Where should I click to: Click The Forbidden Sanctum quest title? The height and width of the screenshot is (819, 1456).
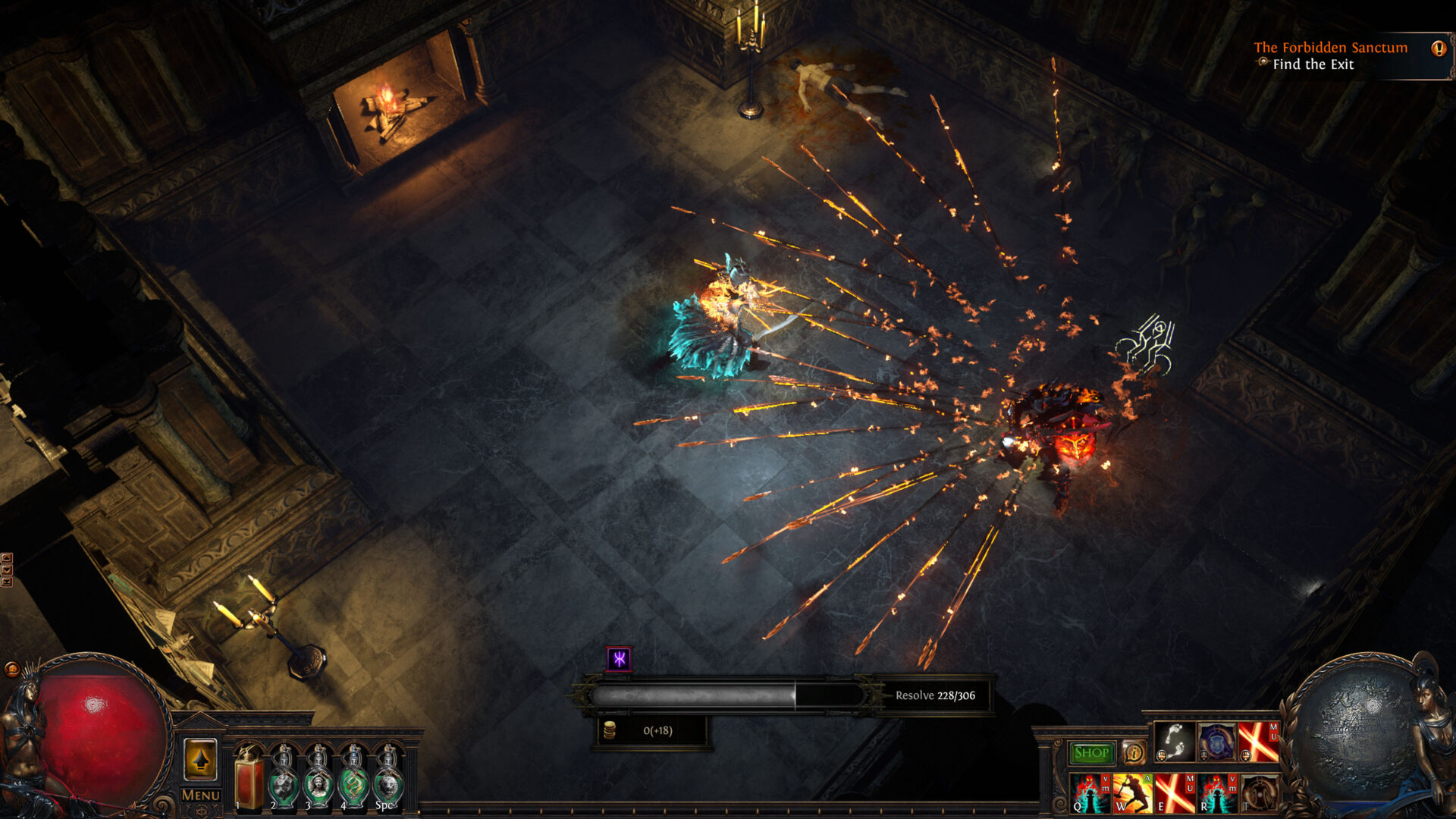(1331, 47)
